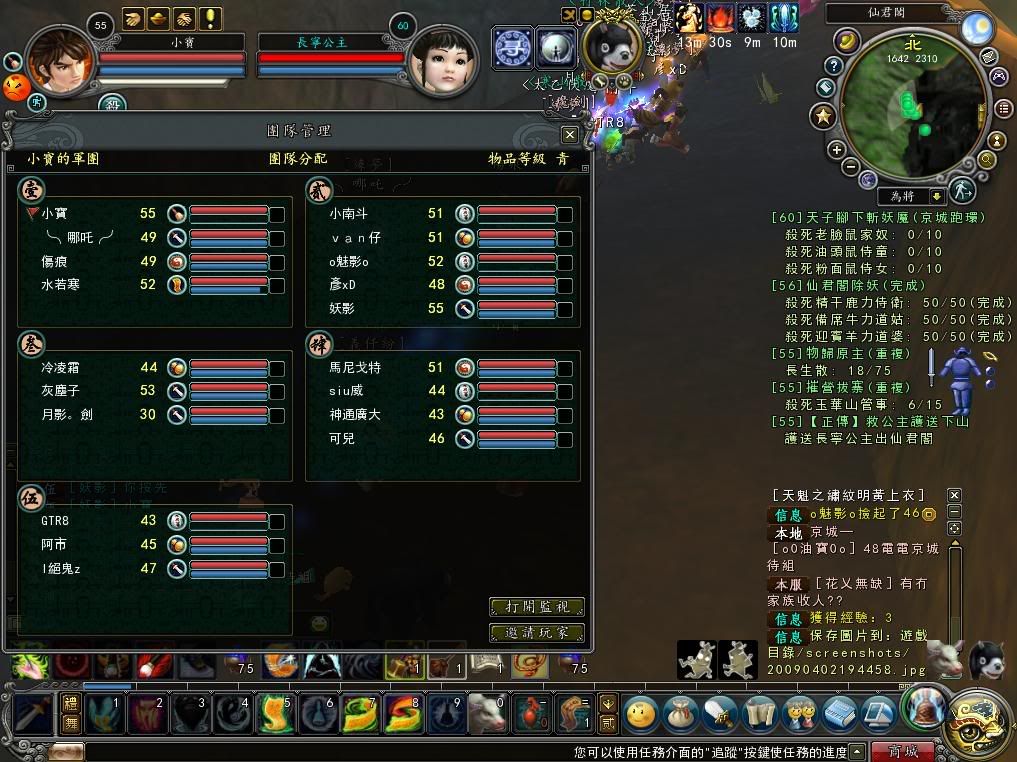
Task: Click the magnifying glass search icon by minimap
Action: 986,159
